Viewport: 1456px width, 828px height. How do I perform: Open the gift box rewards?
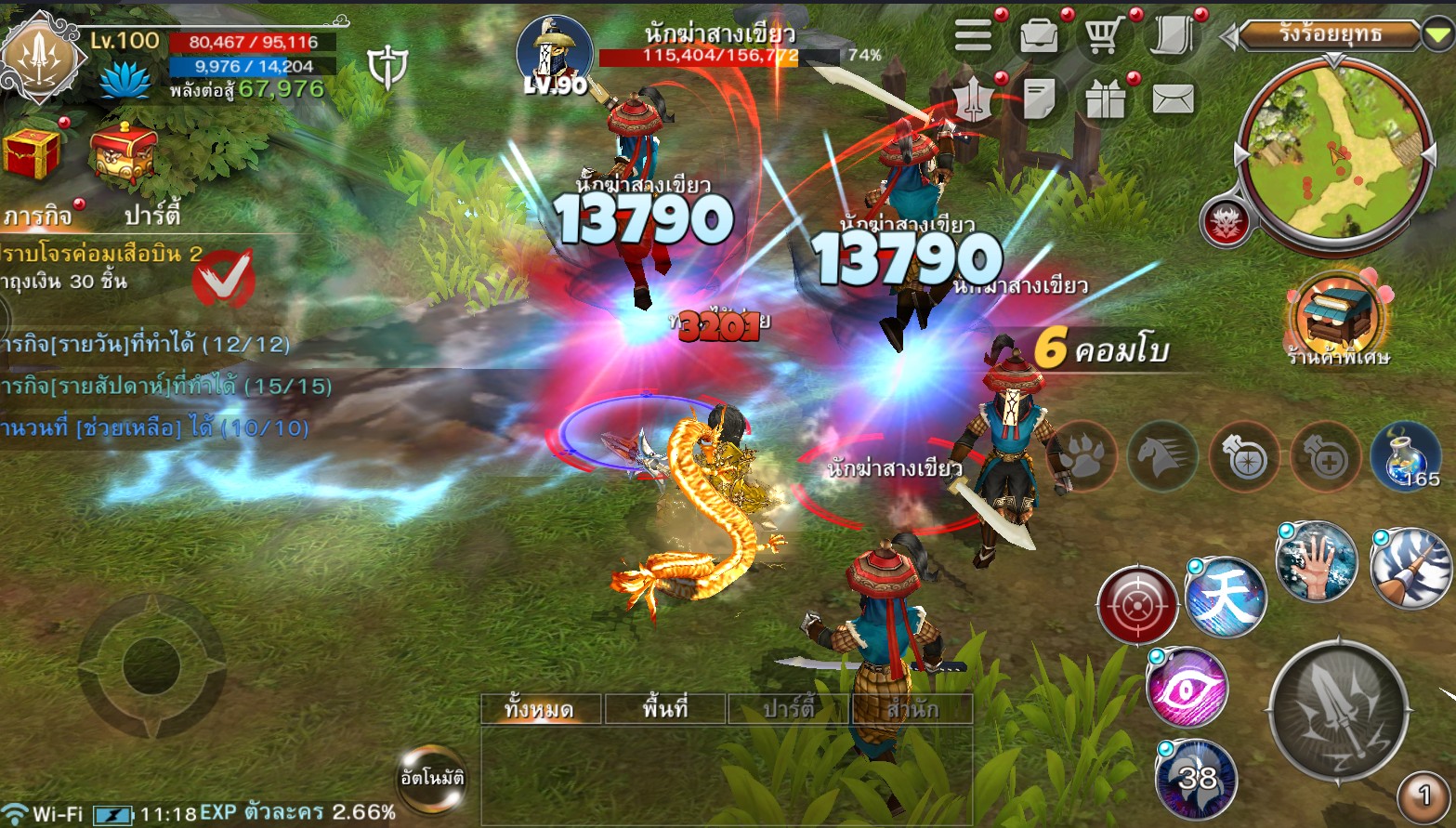click(1105, 99)
